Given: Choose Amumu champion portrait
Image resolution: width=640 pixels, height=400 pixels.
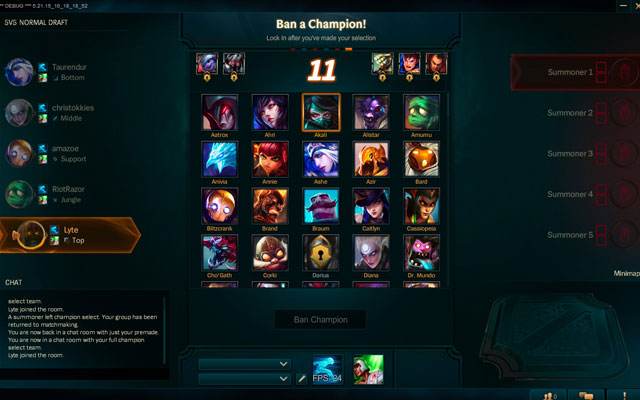Looking at the screenshot, I should 421,111.
